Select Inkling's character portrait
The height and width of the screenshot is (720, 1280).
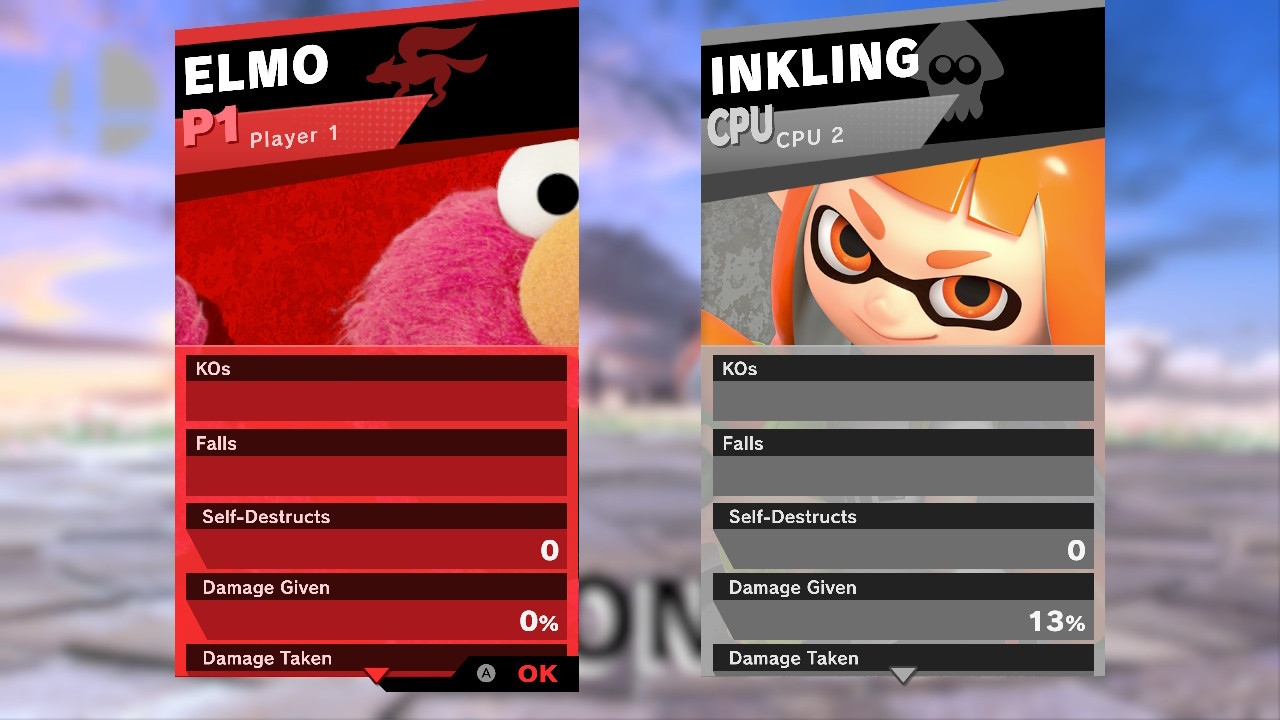pyautogui.click(x=900, y=250)
